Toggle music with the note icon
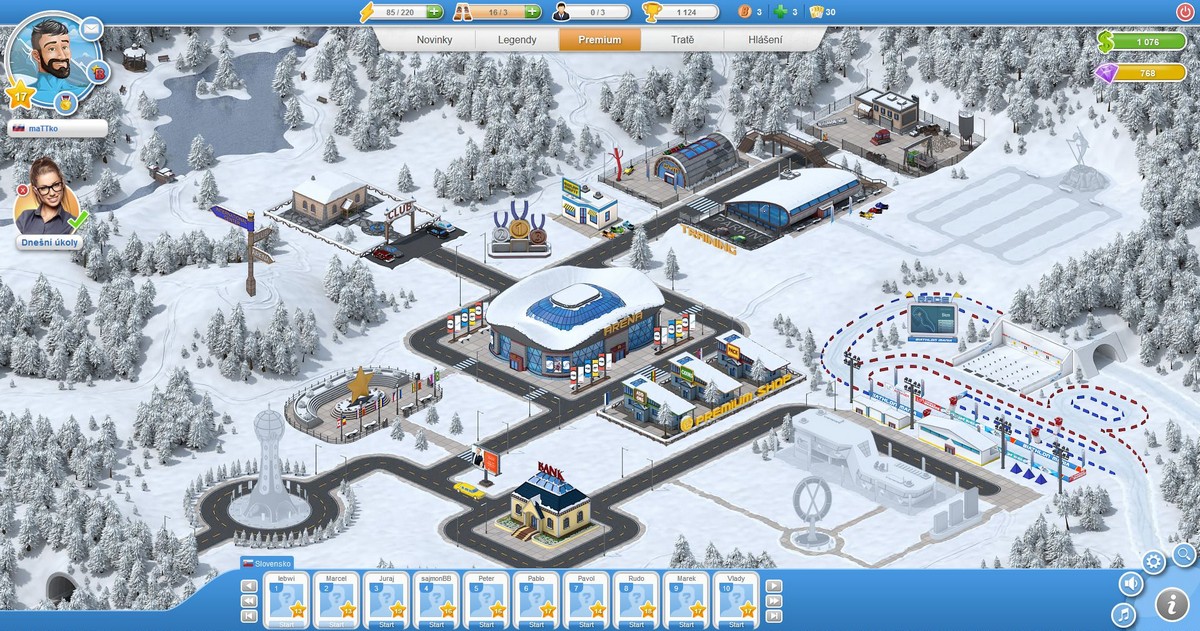The height and width of the screenshot is (631, 1200). [x=1123, y=612]
